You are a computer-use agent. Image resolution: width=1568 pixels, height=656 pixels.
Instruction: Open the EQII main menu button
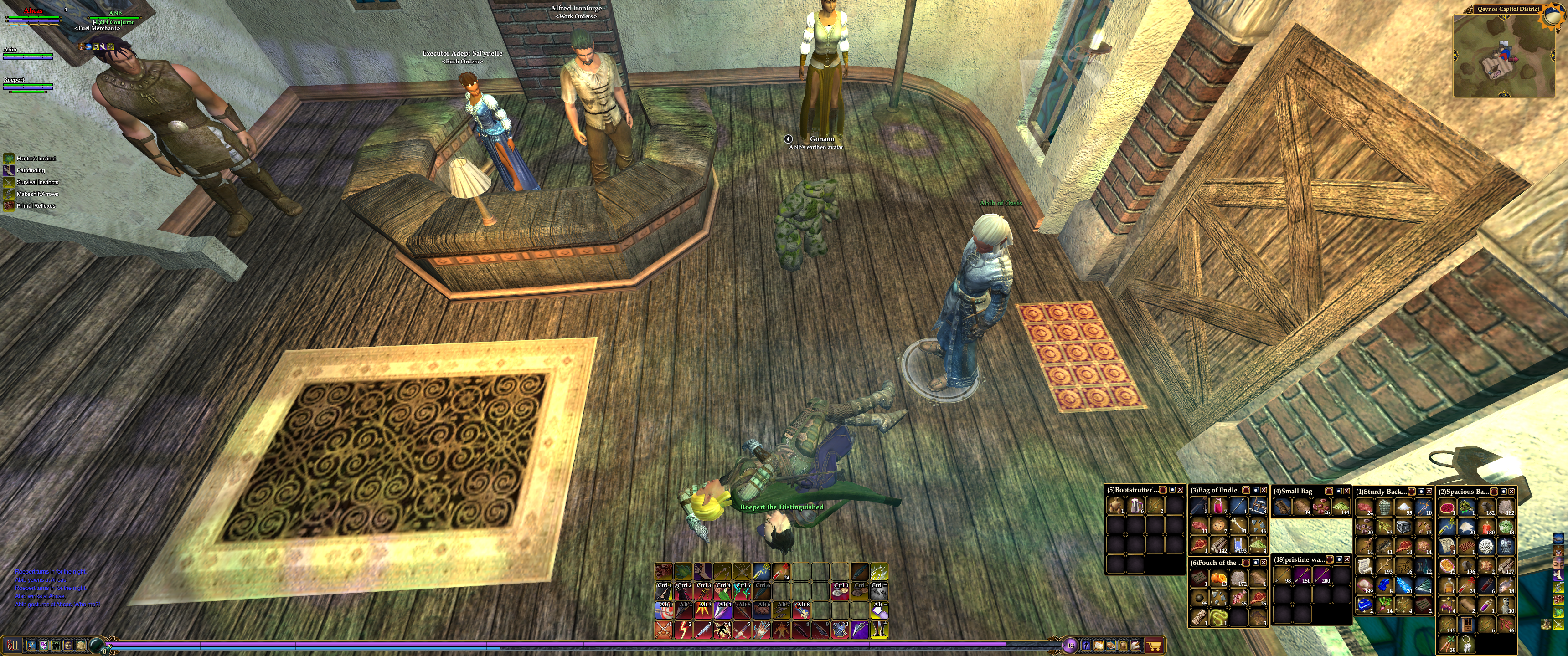13,645
